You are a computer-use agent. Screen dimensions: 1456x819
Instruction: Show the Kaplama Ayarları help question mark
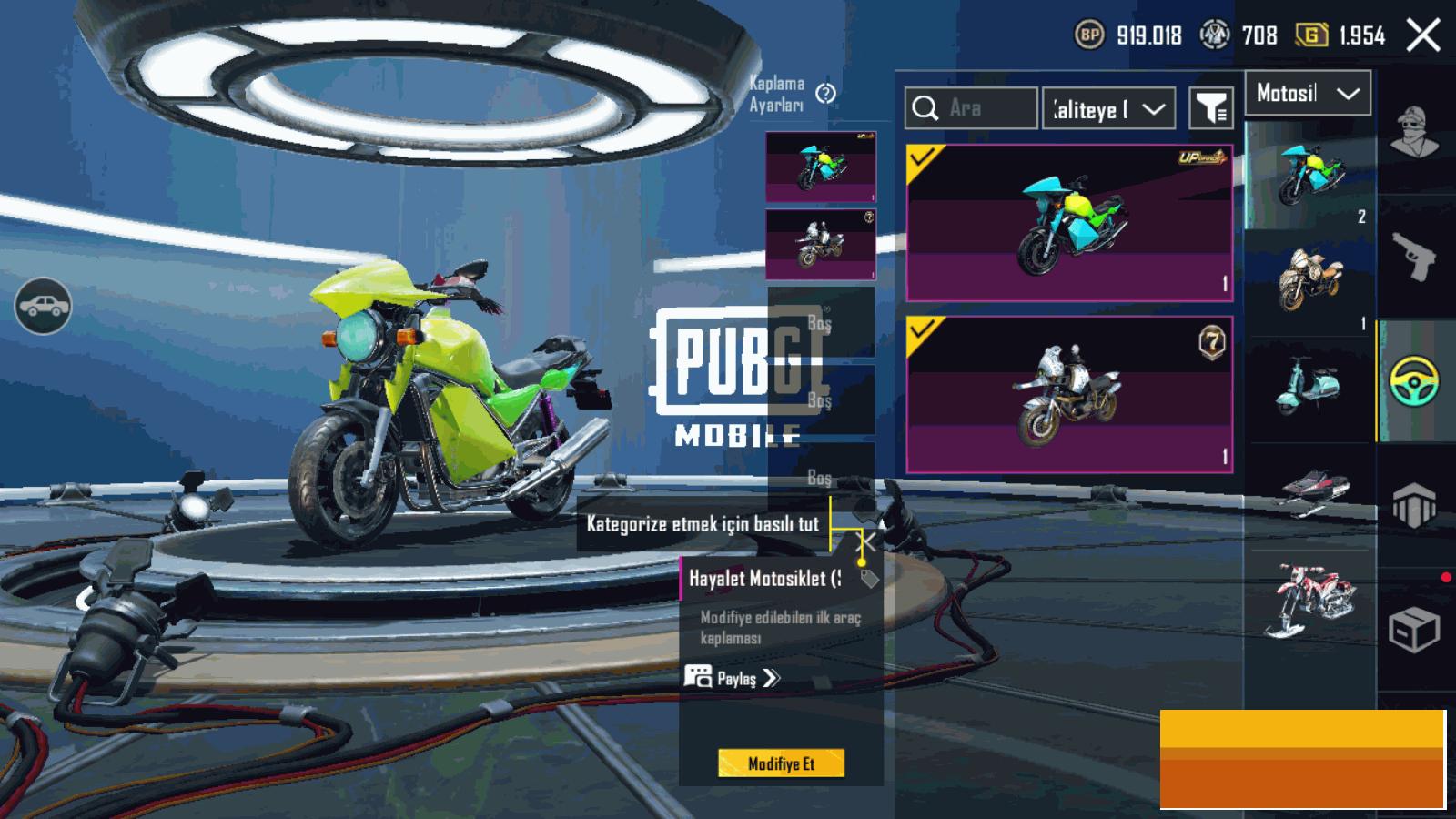[826, 94]
